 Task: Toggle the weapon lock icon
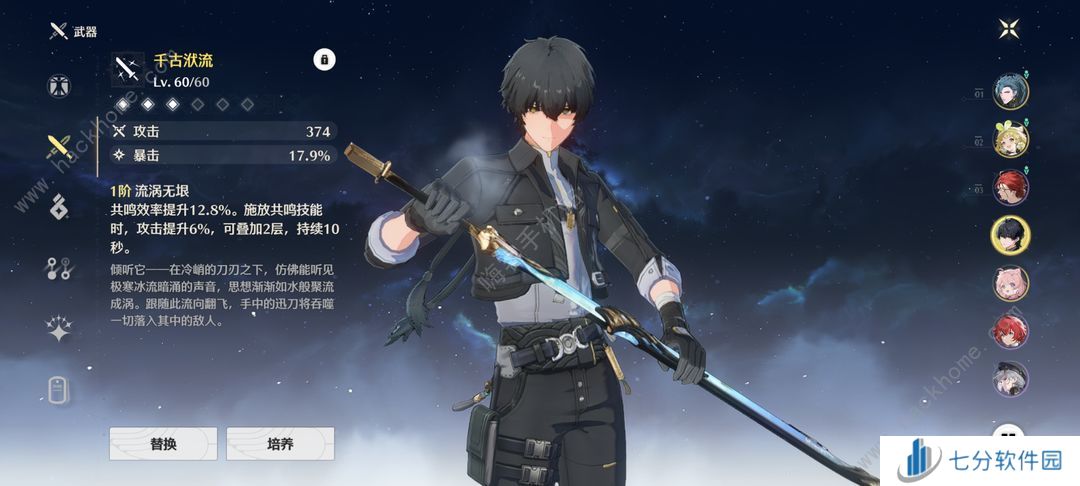point(324,60)
